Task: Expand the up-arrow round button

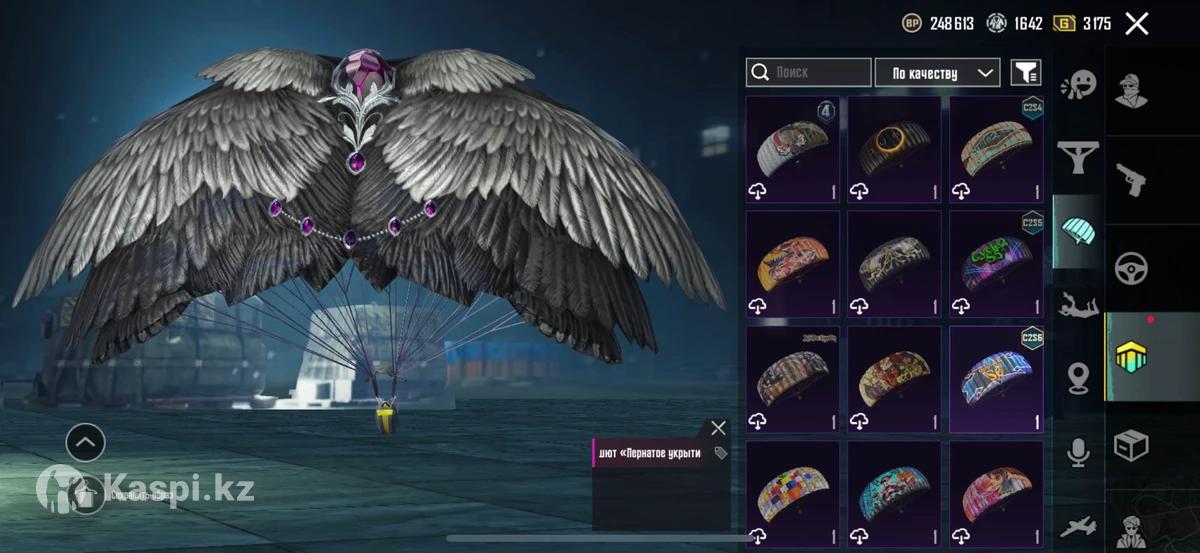Action: (x=85, y=441)
